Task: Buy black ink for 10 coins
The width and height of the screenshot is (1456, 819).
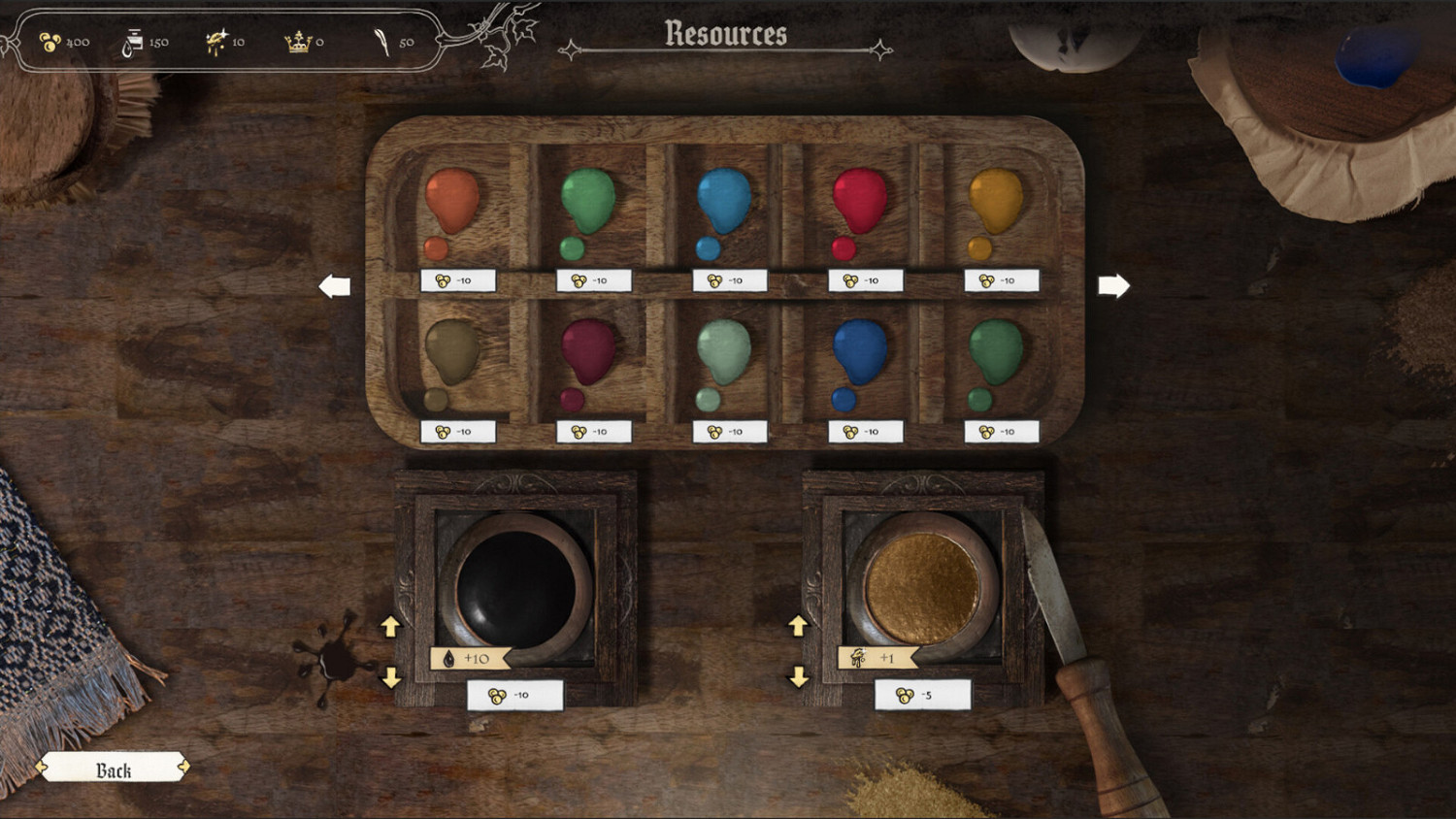Action: (x=514, y=693)
